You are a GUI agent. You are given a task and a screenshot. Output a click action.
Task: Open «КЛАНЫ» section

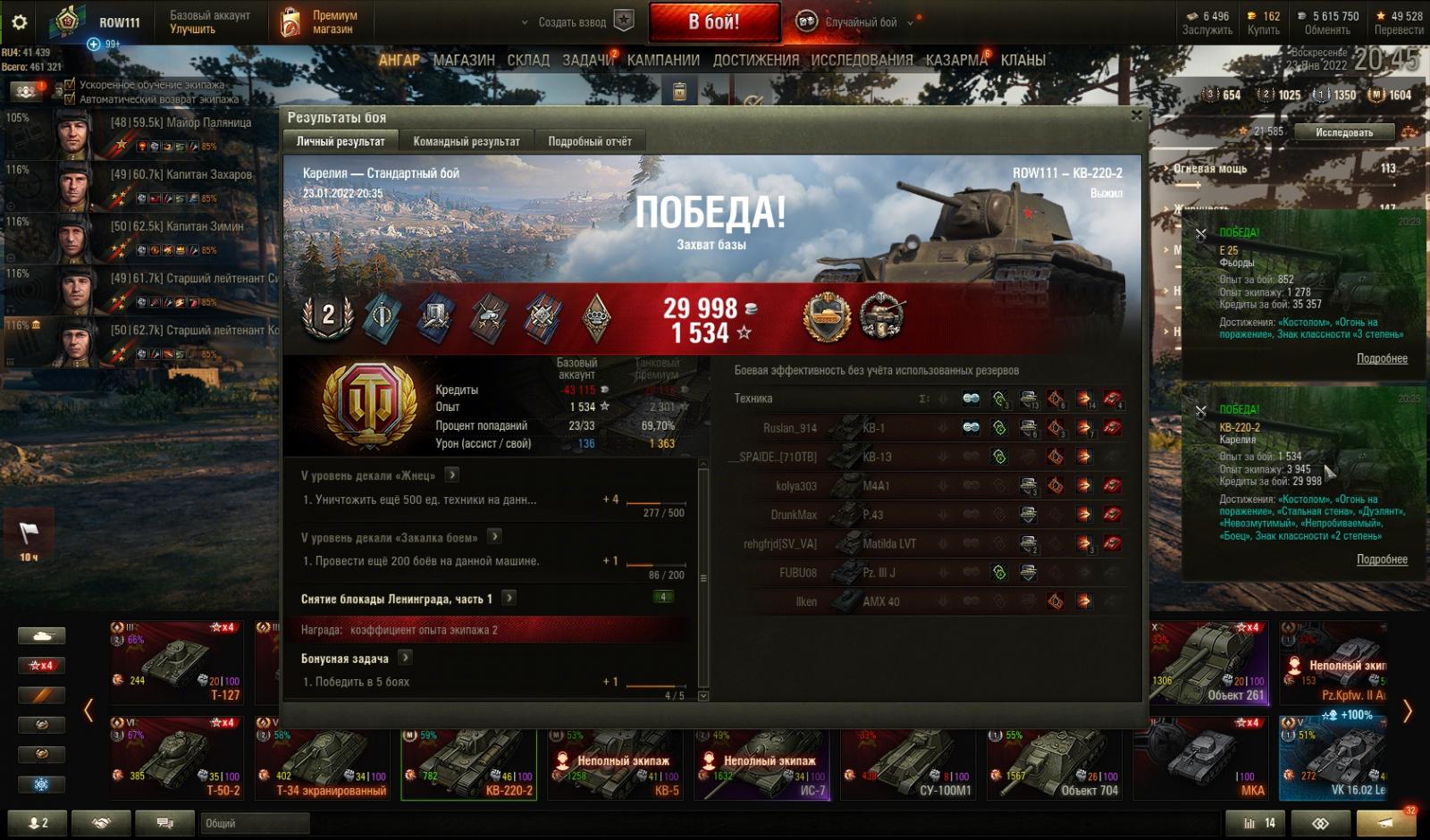click(x=1023, y=60)
